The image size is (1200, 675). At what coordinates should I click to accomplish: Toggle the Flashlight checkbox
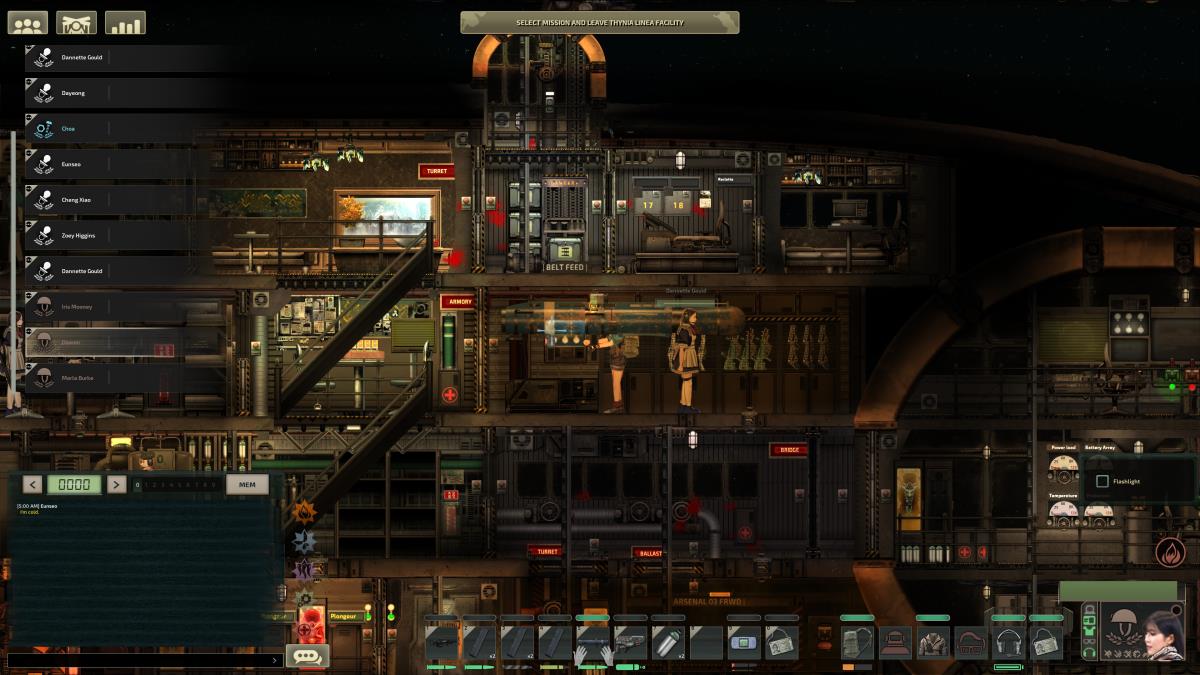coord(1102,481)
